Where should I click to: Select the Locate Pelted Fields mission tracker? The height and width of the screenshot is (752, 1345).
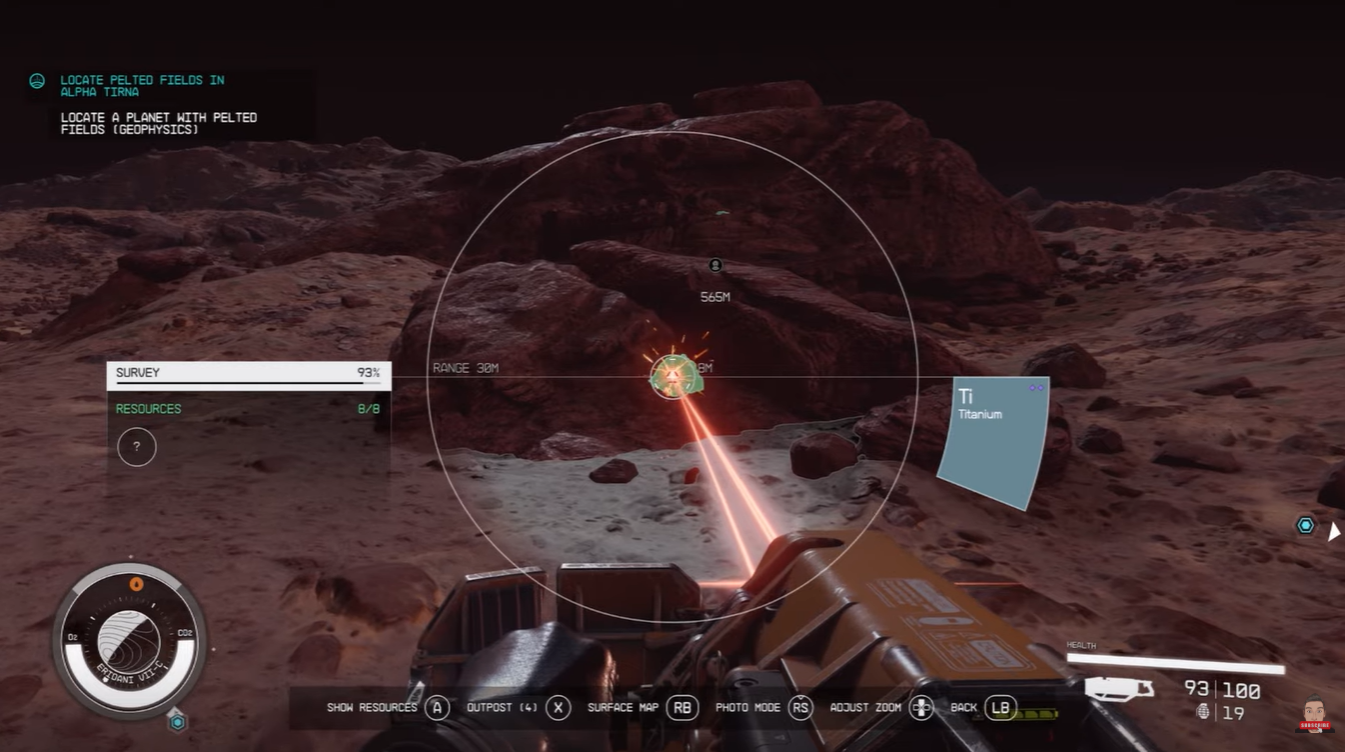[x=142, y=86]
